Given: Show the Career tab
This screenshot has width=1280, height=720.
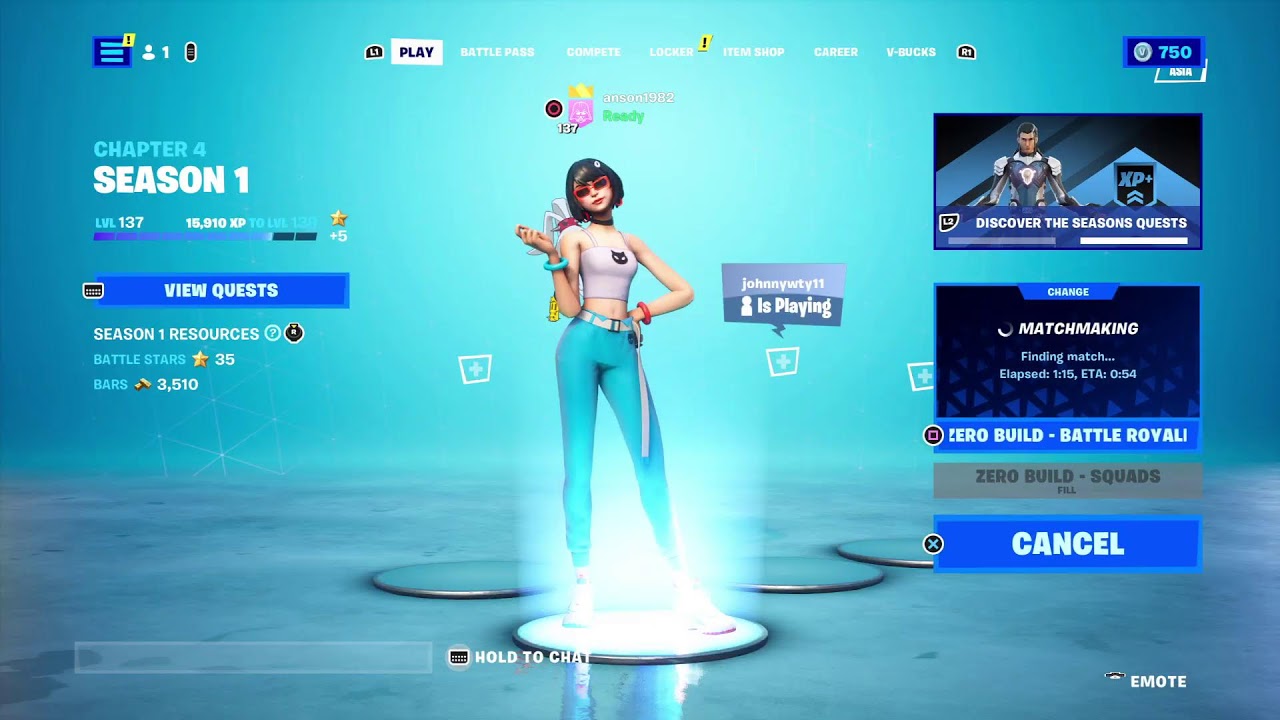Looking at the screenshot, I should (835, 52).
